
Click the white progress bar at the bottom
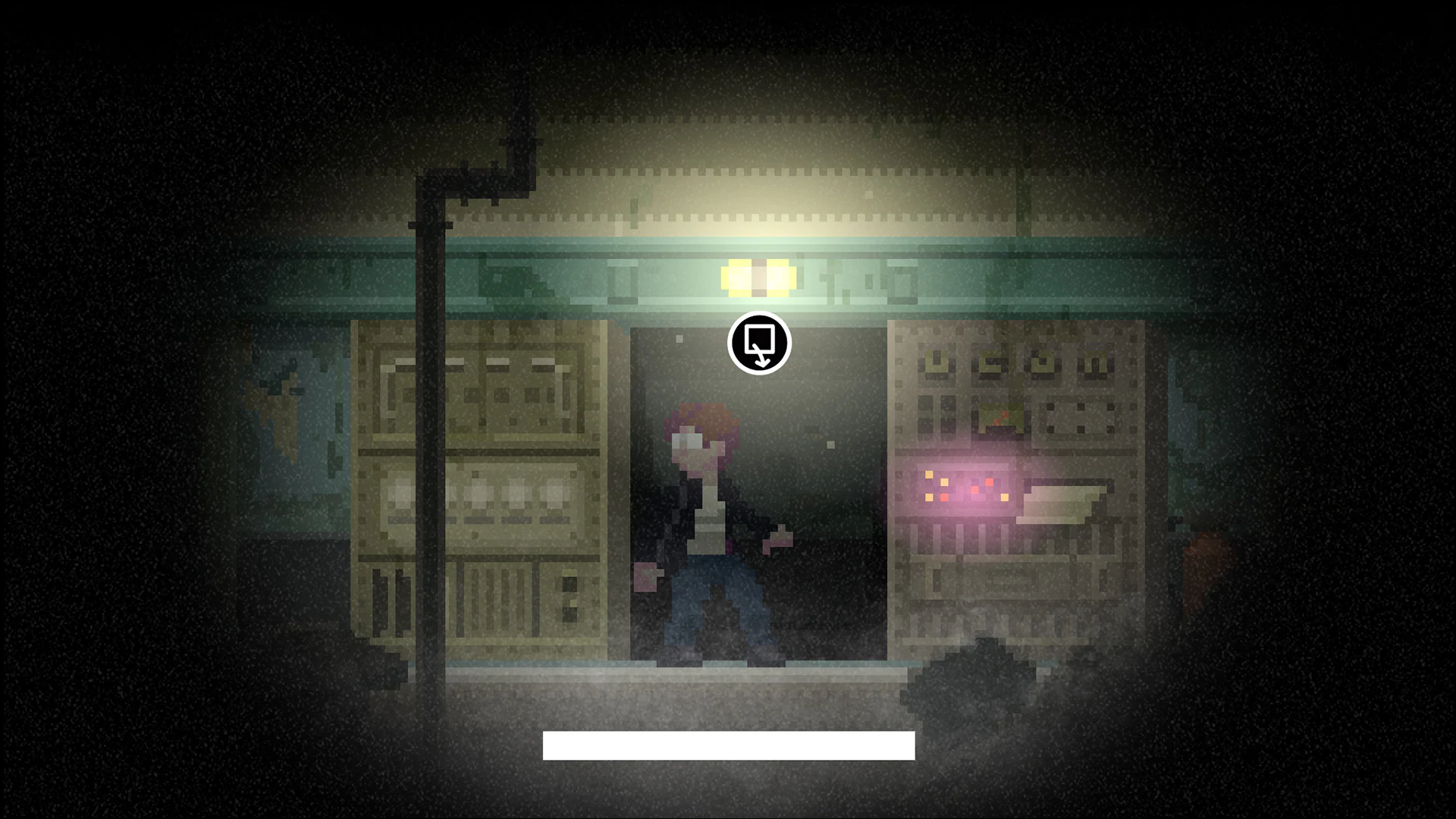pos(728,744)
